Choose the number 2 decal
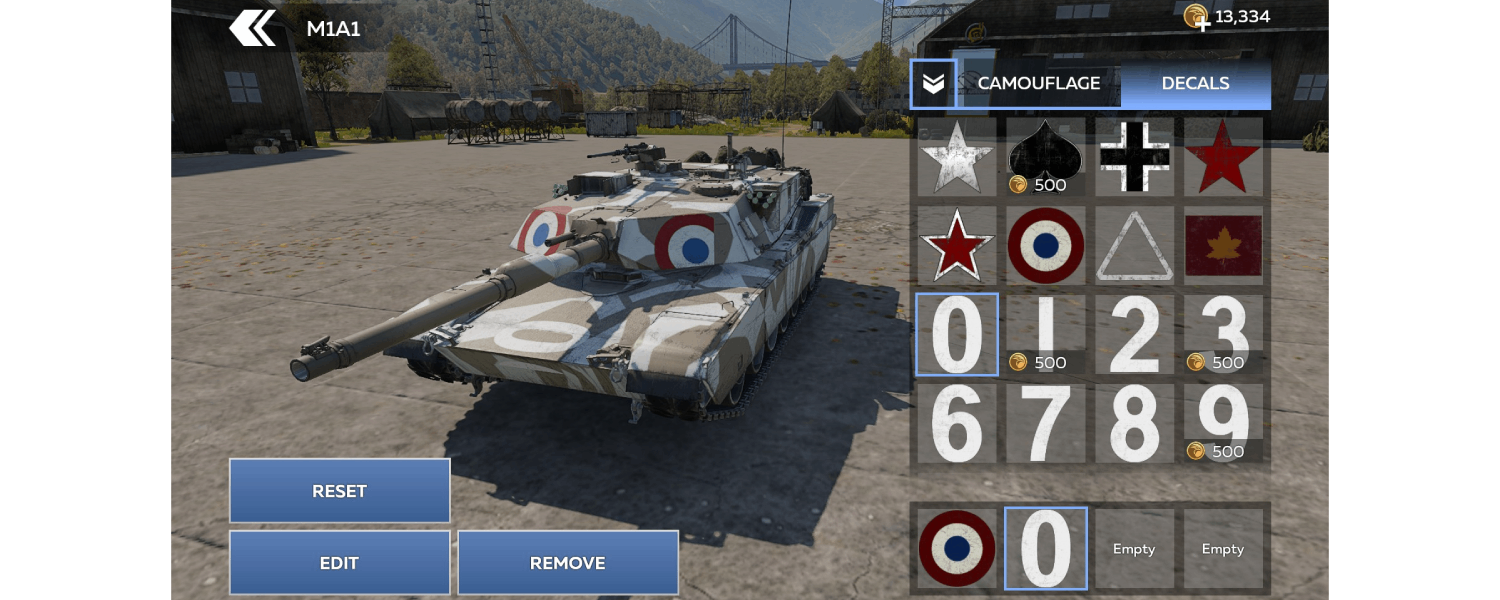This screenshot has height=600, width=1500. [1135, 335]
